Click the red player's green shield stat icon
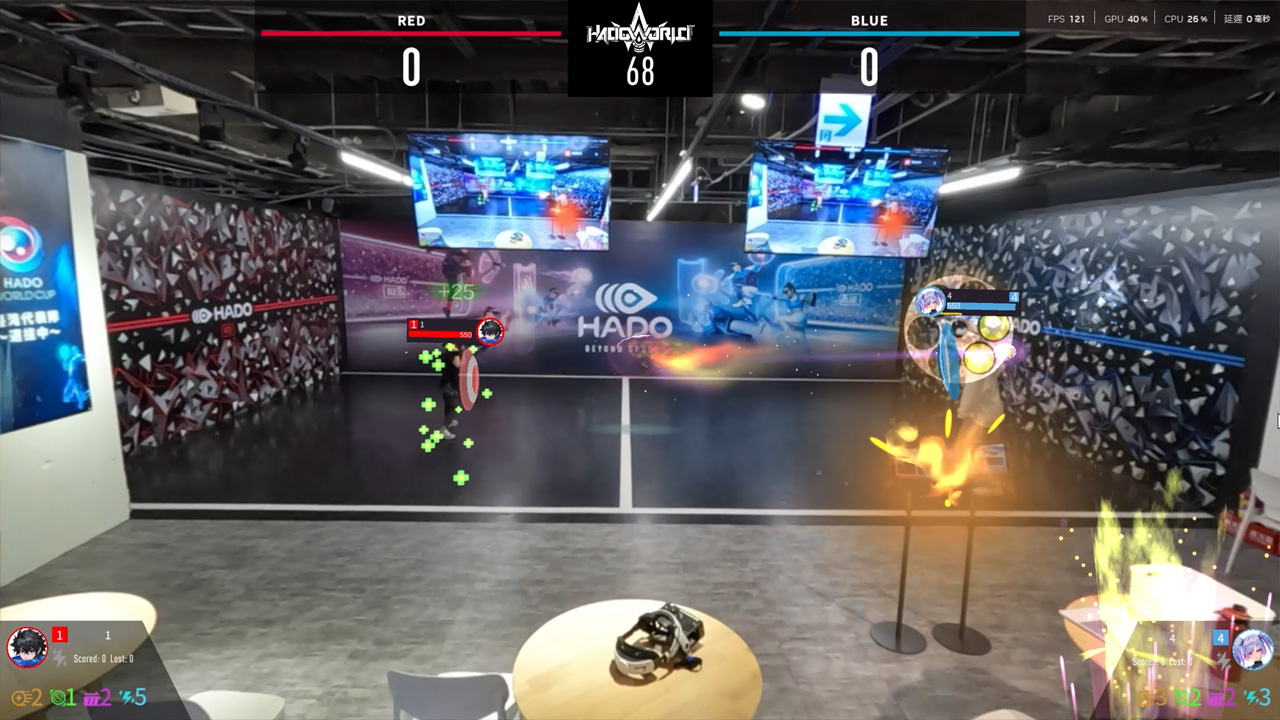The height and width of the screenshot is (720, 1280). pos(57,697)
